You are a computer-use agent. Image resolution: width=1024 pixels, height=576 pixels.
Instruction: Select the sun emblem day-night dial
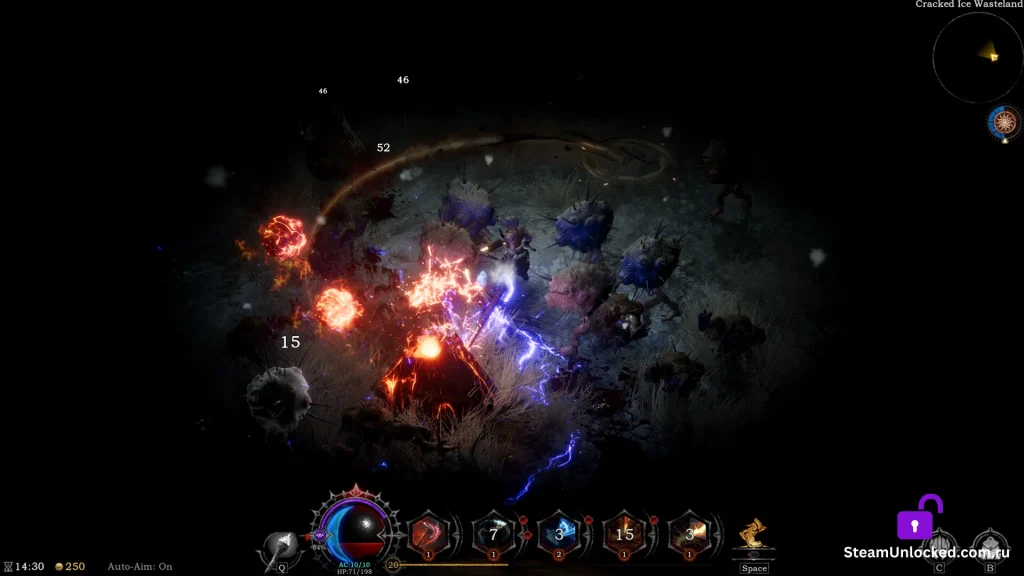pos(1004,121)
